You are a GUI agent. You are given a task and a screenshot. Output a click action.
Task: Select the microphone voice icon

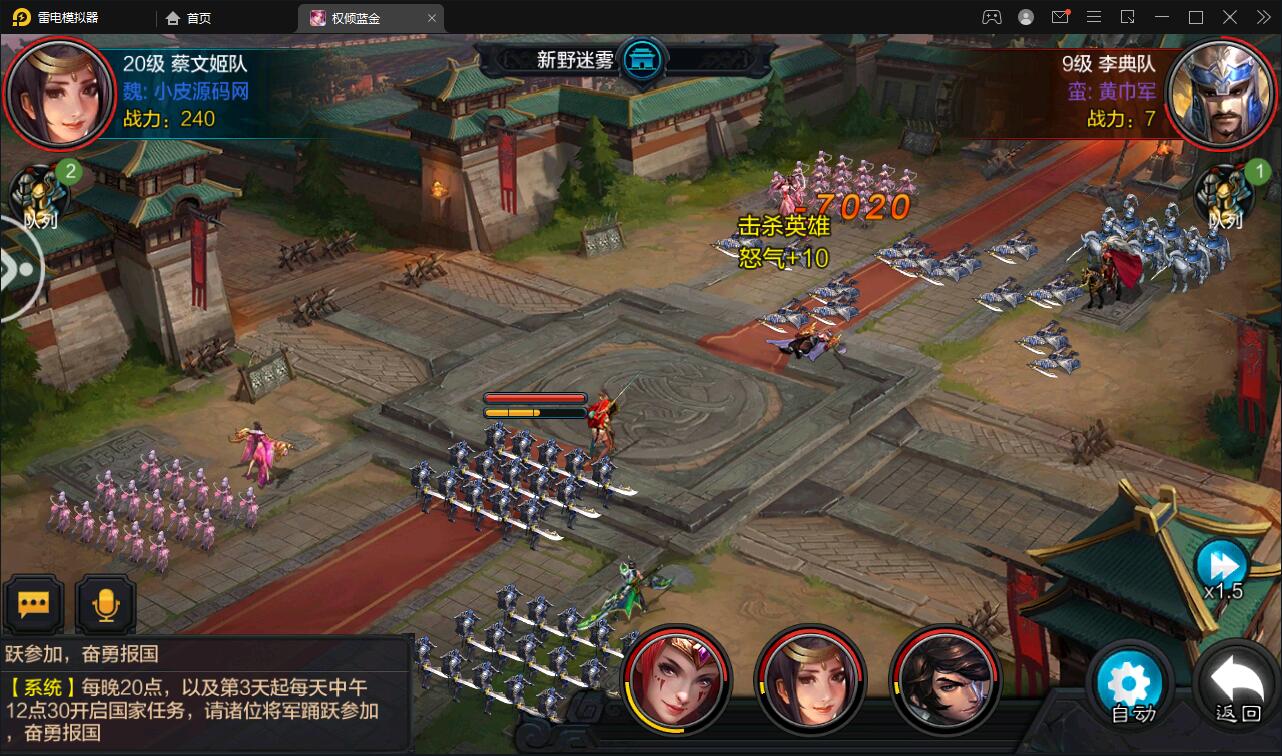(x=105, y=603)
